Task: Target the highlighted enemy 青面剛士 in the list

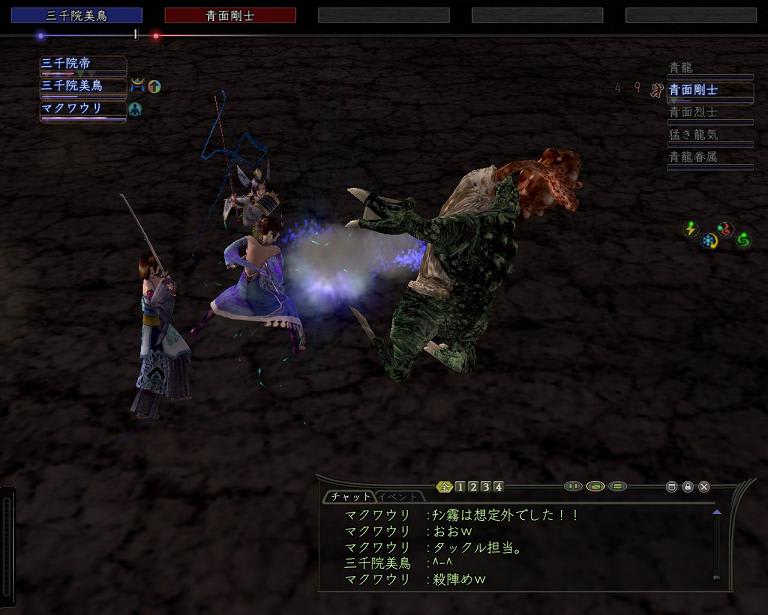Action: [709, 90]
